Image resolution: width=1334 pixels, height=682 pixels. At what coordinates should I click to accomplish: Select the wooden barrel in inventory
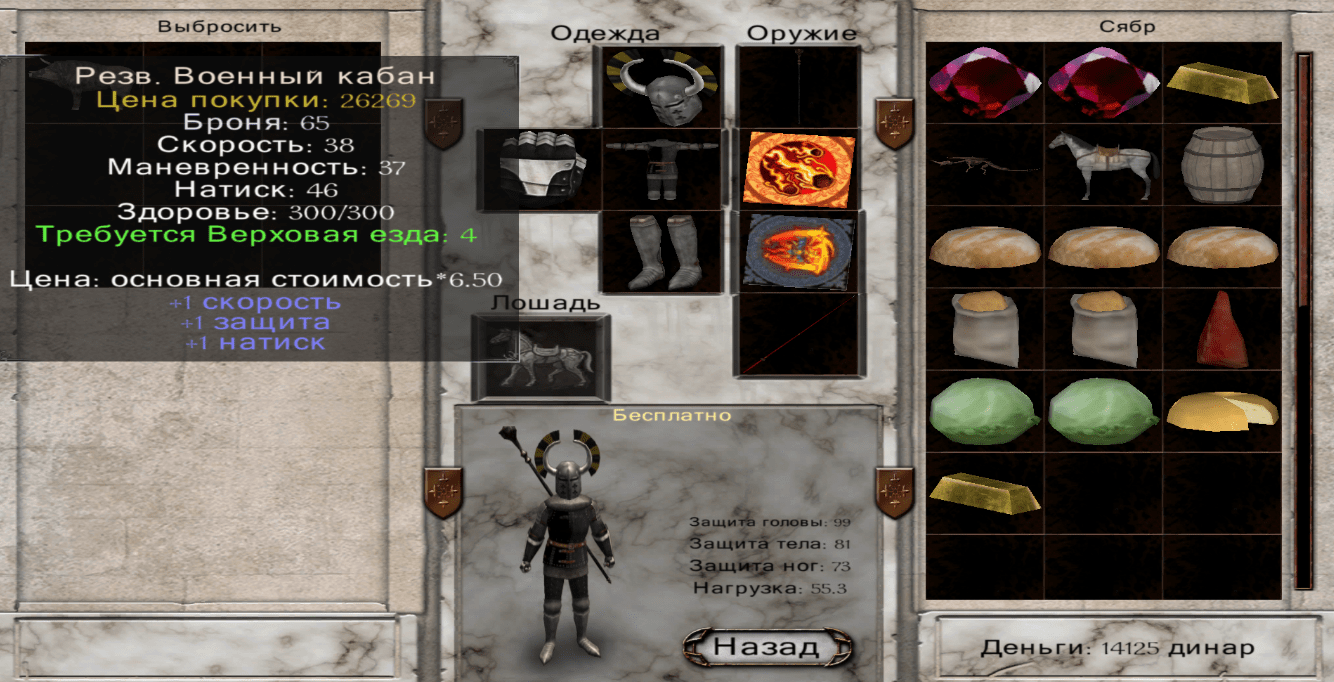pos(1222,165)
